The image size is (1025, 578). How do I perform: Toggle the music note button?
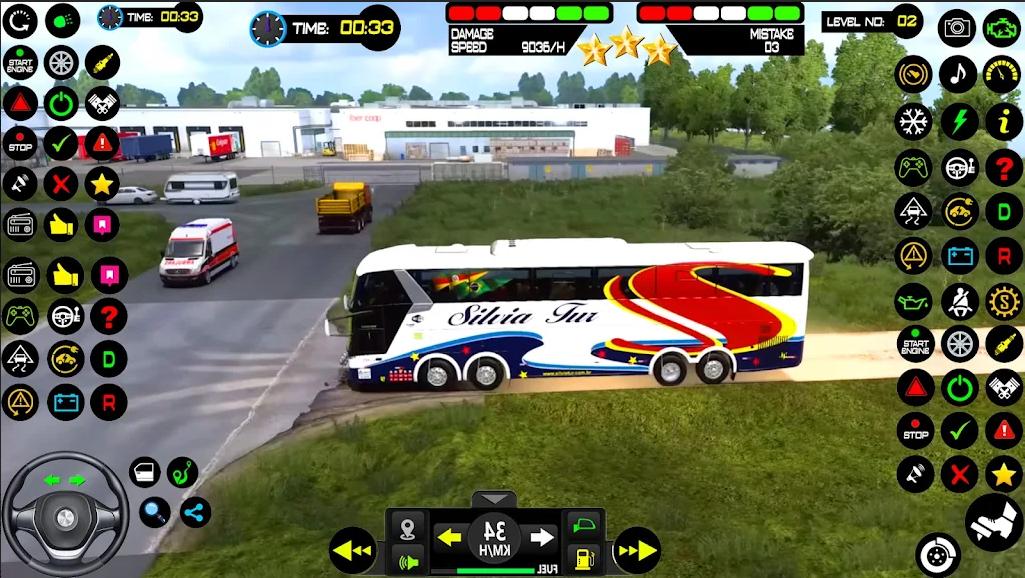pyautogui.click(x=958, y=74)
